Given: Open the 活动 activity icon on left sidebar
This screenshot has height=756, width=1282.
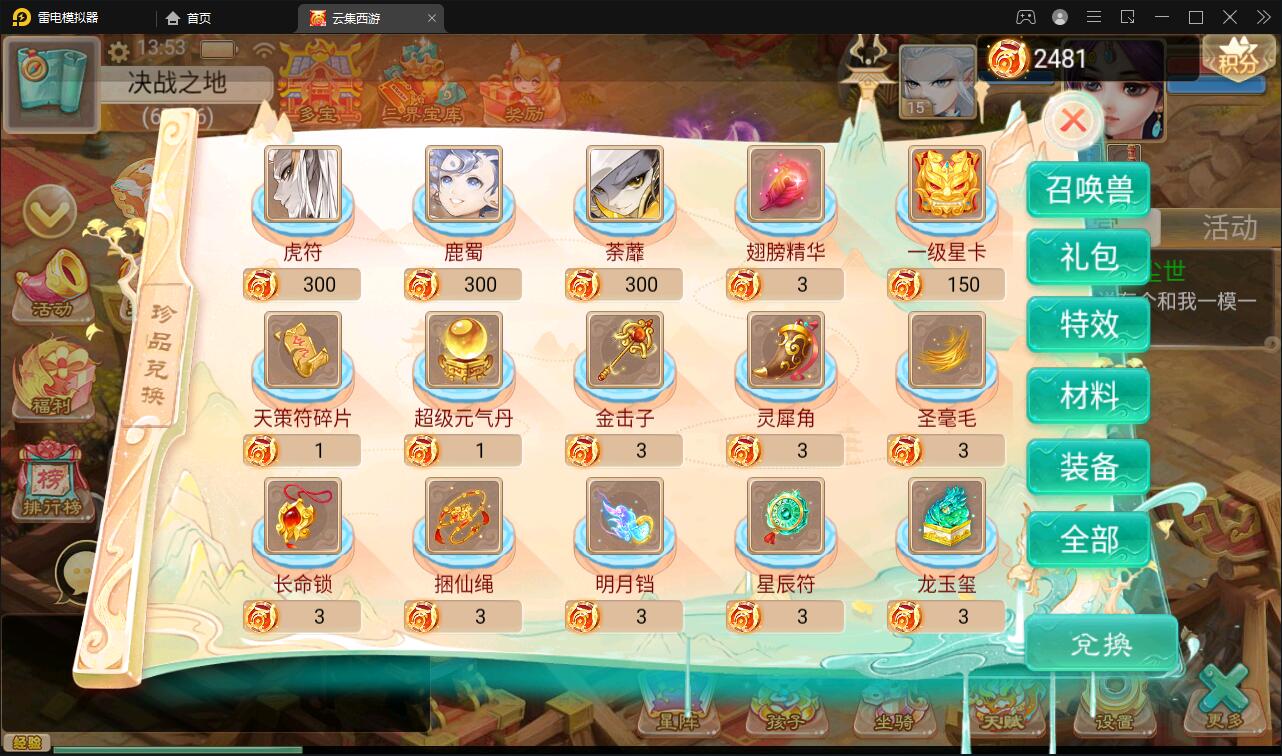Looking at the screenshot, I should [48, 290].
